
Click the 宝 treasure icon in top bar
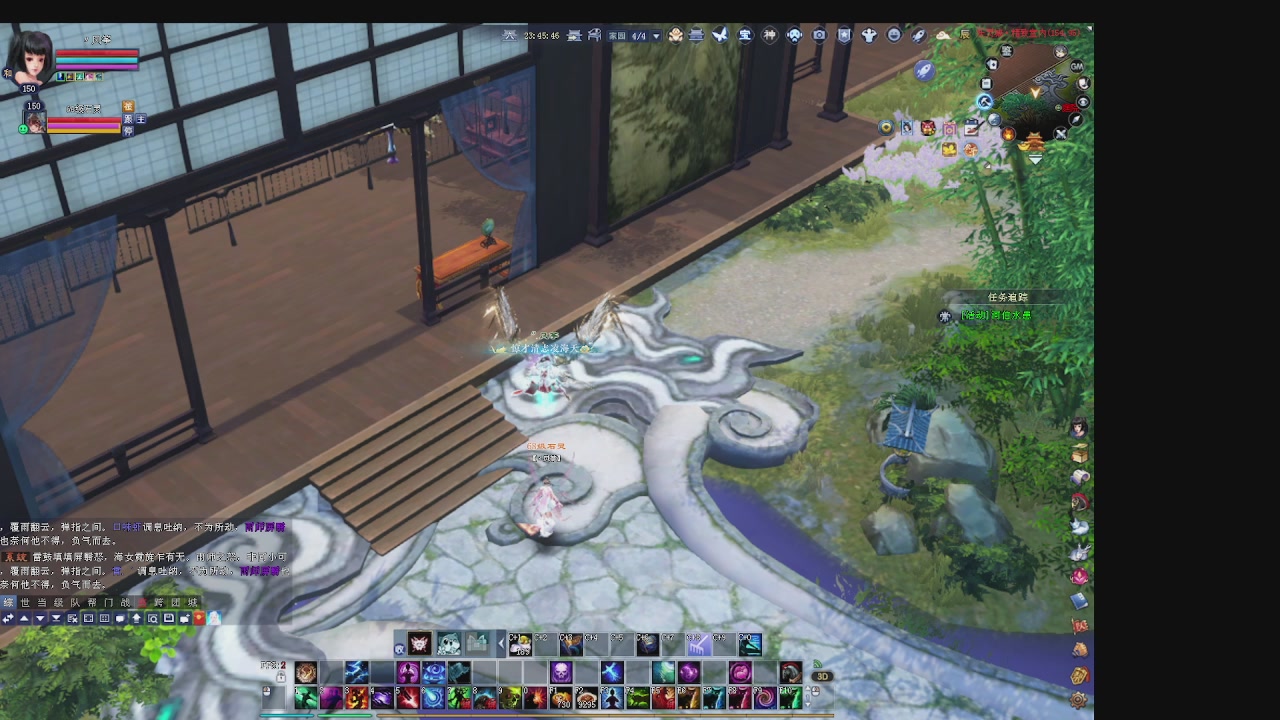point(745,35)
